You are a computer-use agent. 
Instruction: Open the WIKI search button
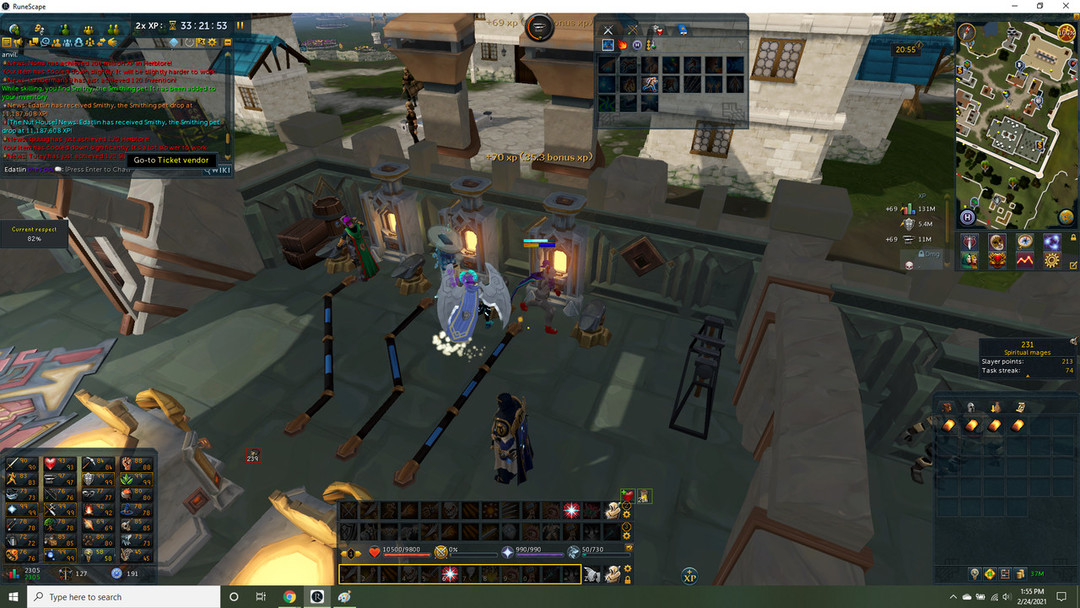pos(219,170)
